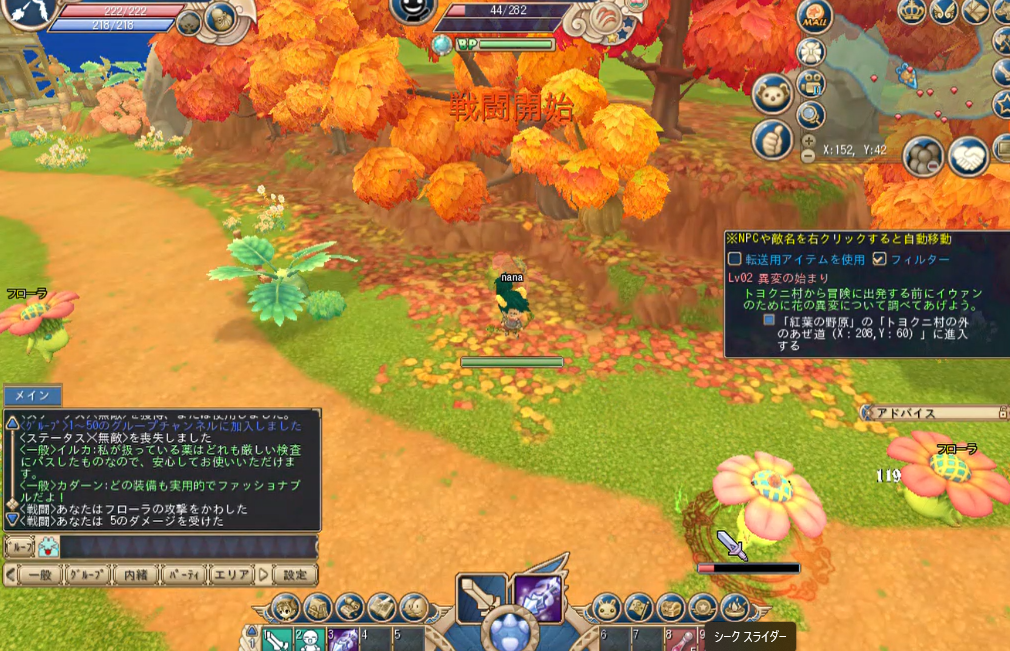The image size is (1010, 651).
Task: Click the crown icon at top right
Action: tap(910, 11)
